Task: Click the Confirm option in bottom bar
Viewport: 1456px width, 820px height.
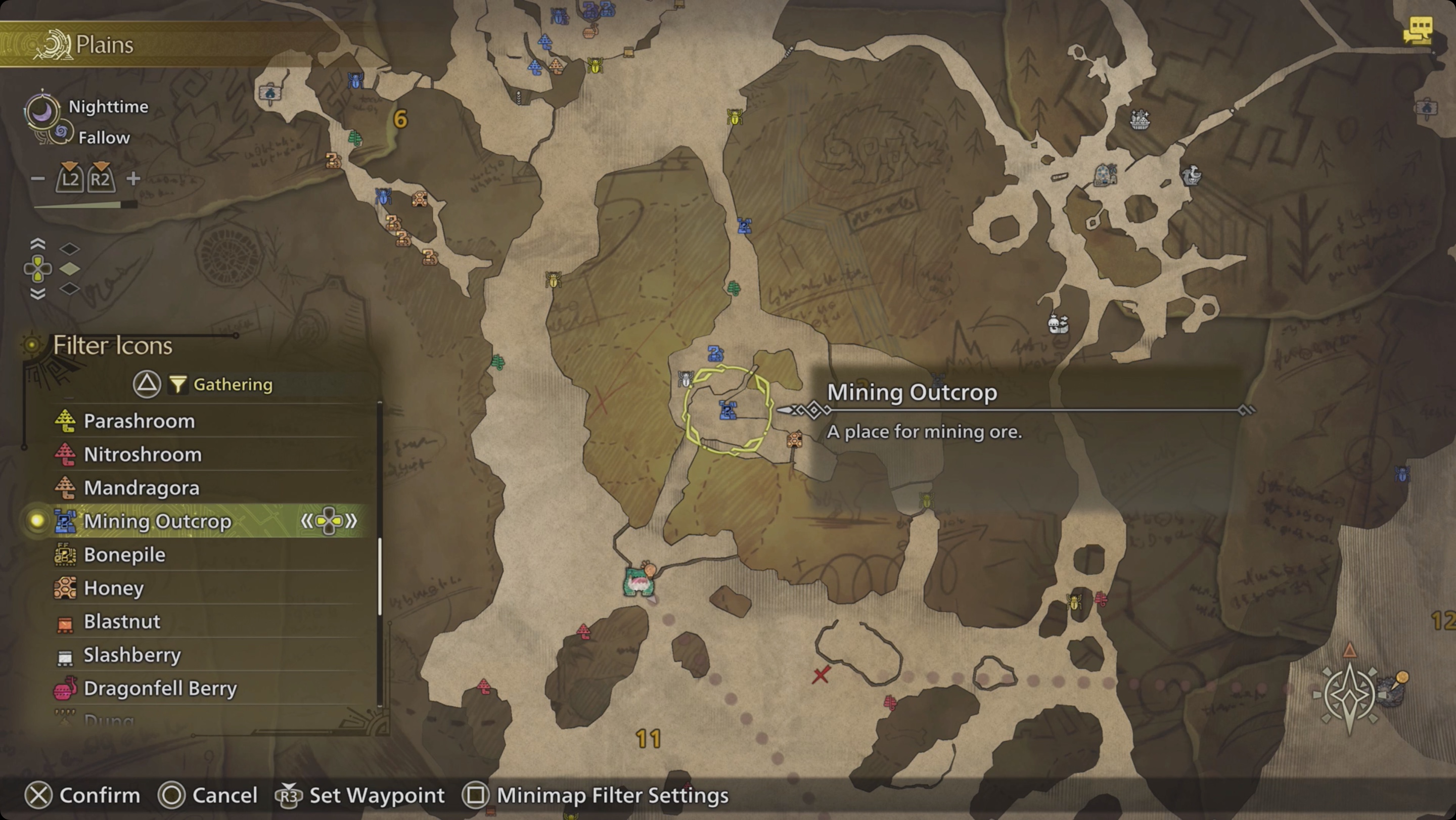Action: [82, 795]
